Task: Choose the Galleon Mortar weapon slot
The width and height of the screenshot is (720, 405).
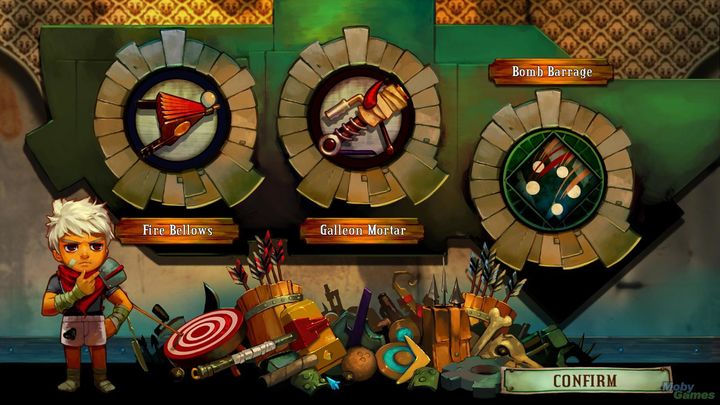Action: pyautogui.click(x=360, y=118)
